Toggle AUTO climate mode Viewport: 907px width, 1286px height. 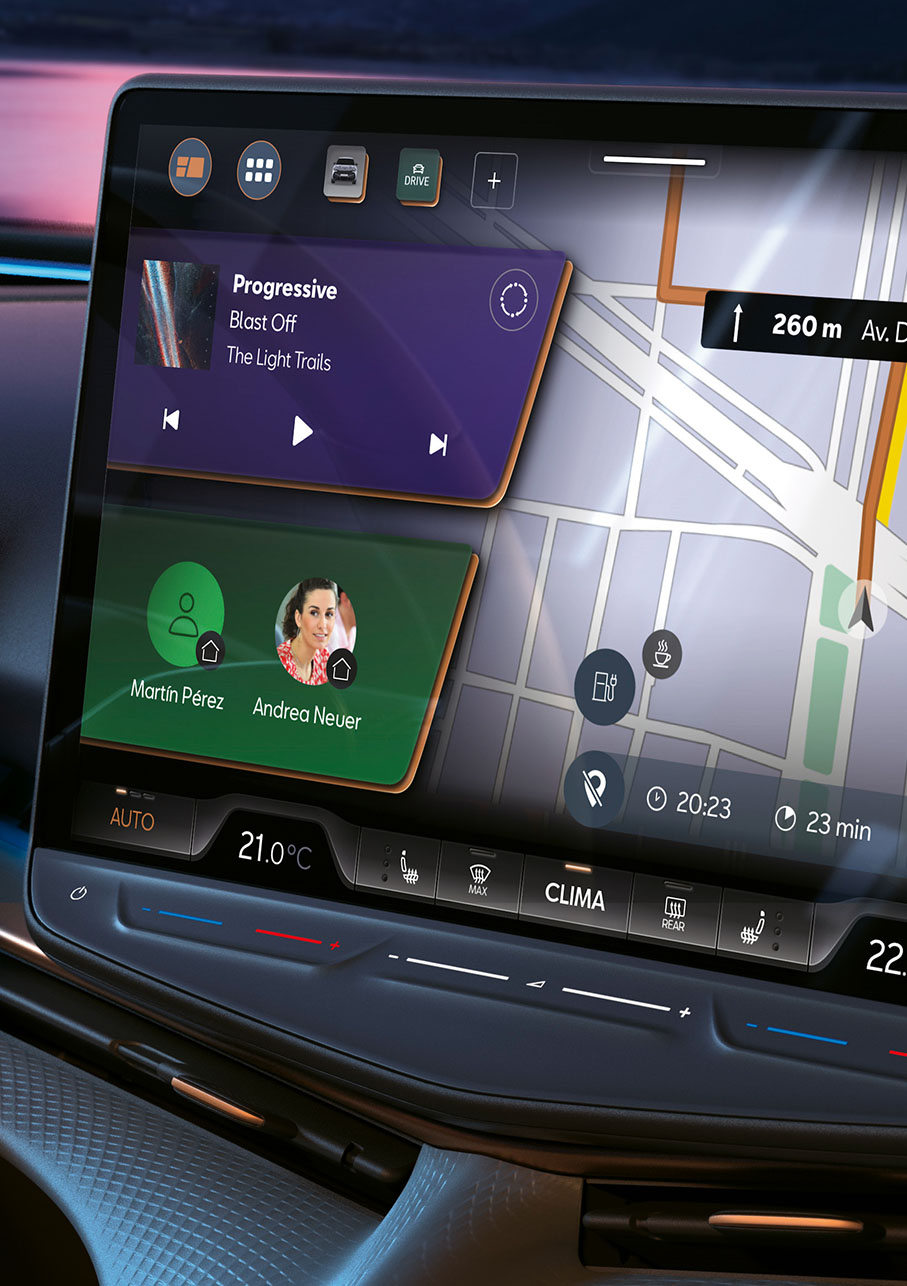[x=132, y=820]
